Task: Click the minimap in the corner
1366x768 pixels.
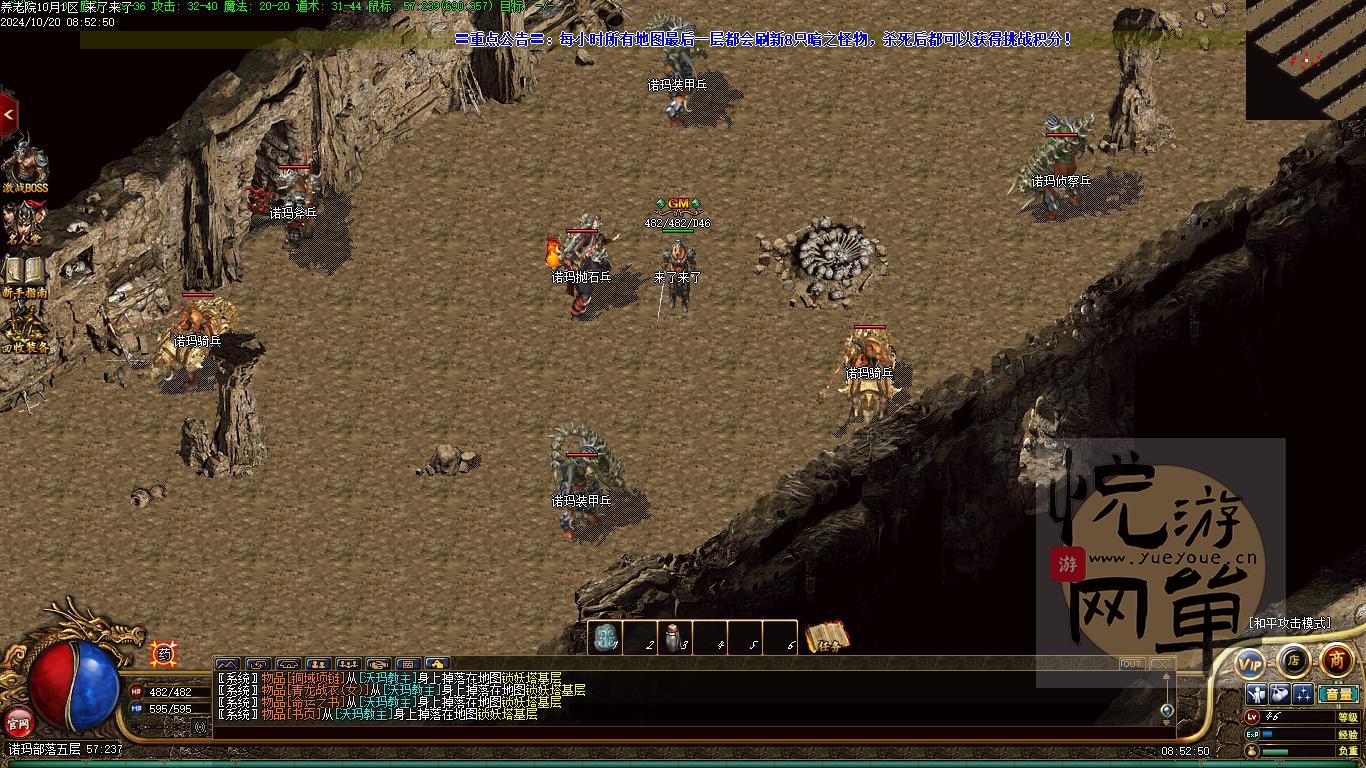Action: click(x=1305, y=58)
